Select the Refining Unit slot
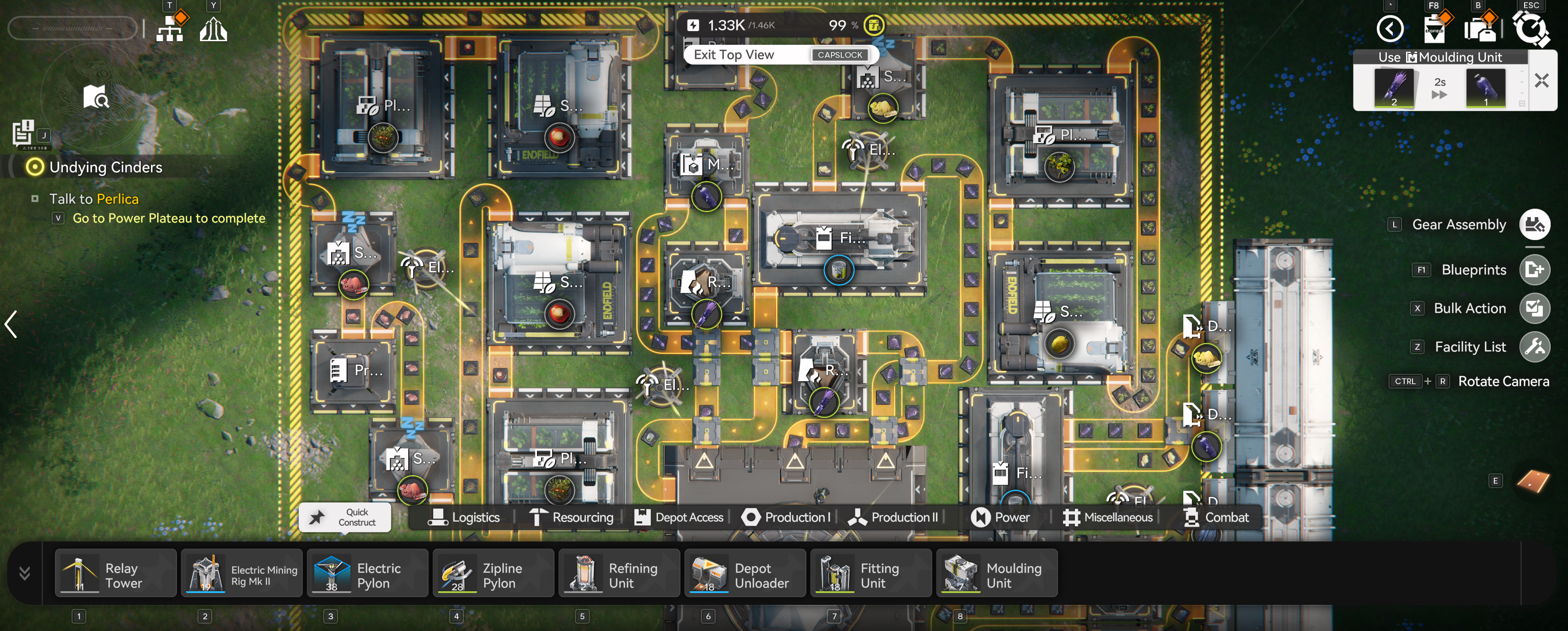Viewport: 1568px width, 631px height. click(618, 574)
